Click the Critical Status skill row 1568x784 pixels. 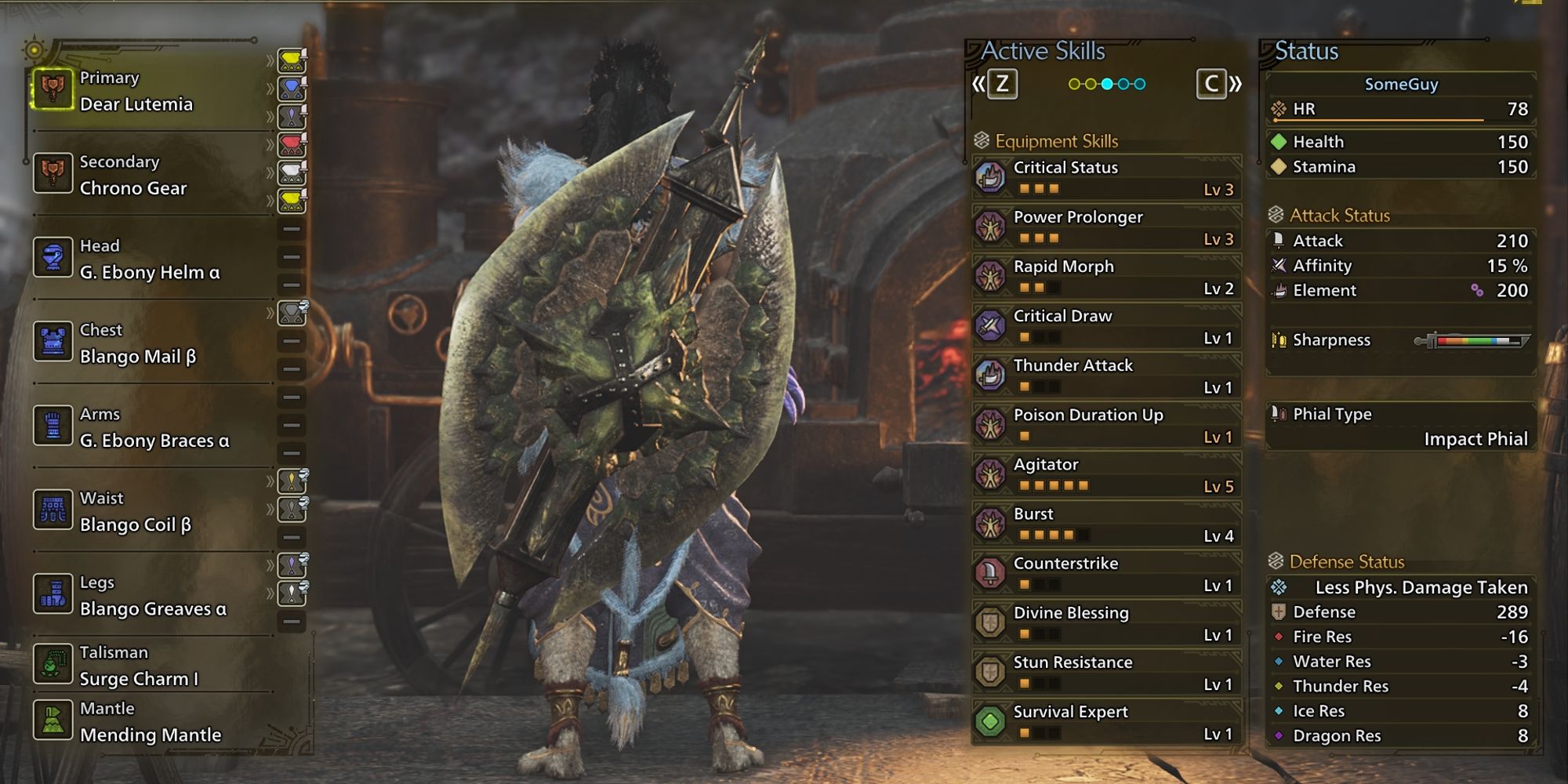tap(1106, 178)
